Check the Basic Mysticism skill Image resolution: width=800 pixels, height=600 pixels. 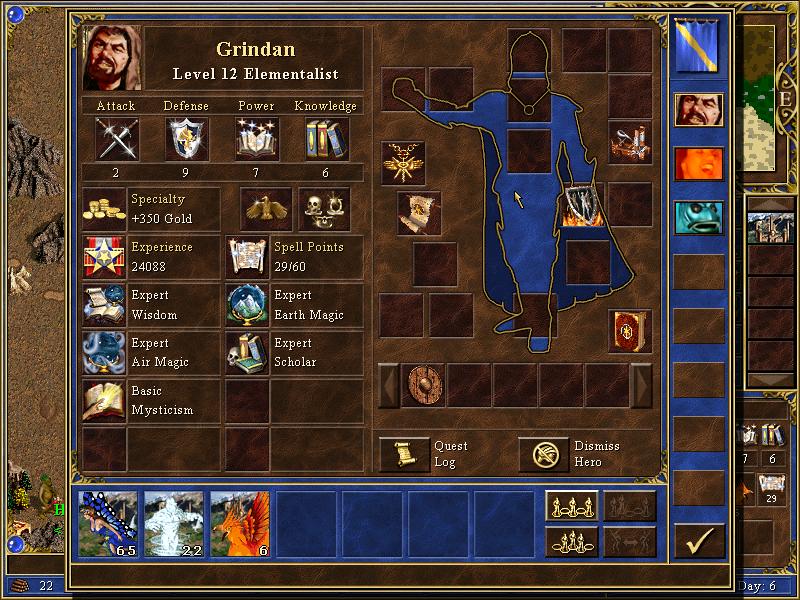tap(104, 400)
